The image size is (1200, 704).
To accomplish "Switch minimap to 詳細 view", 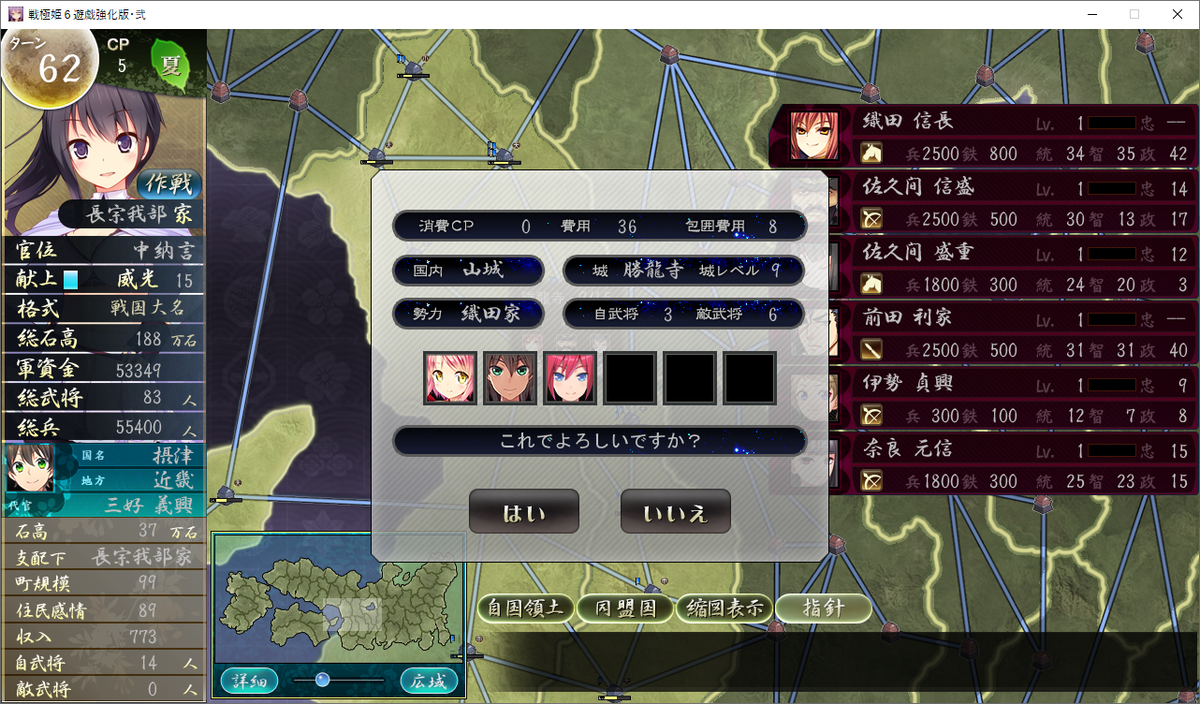I will (x=246, y=681).
